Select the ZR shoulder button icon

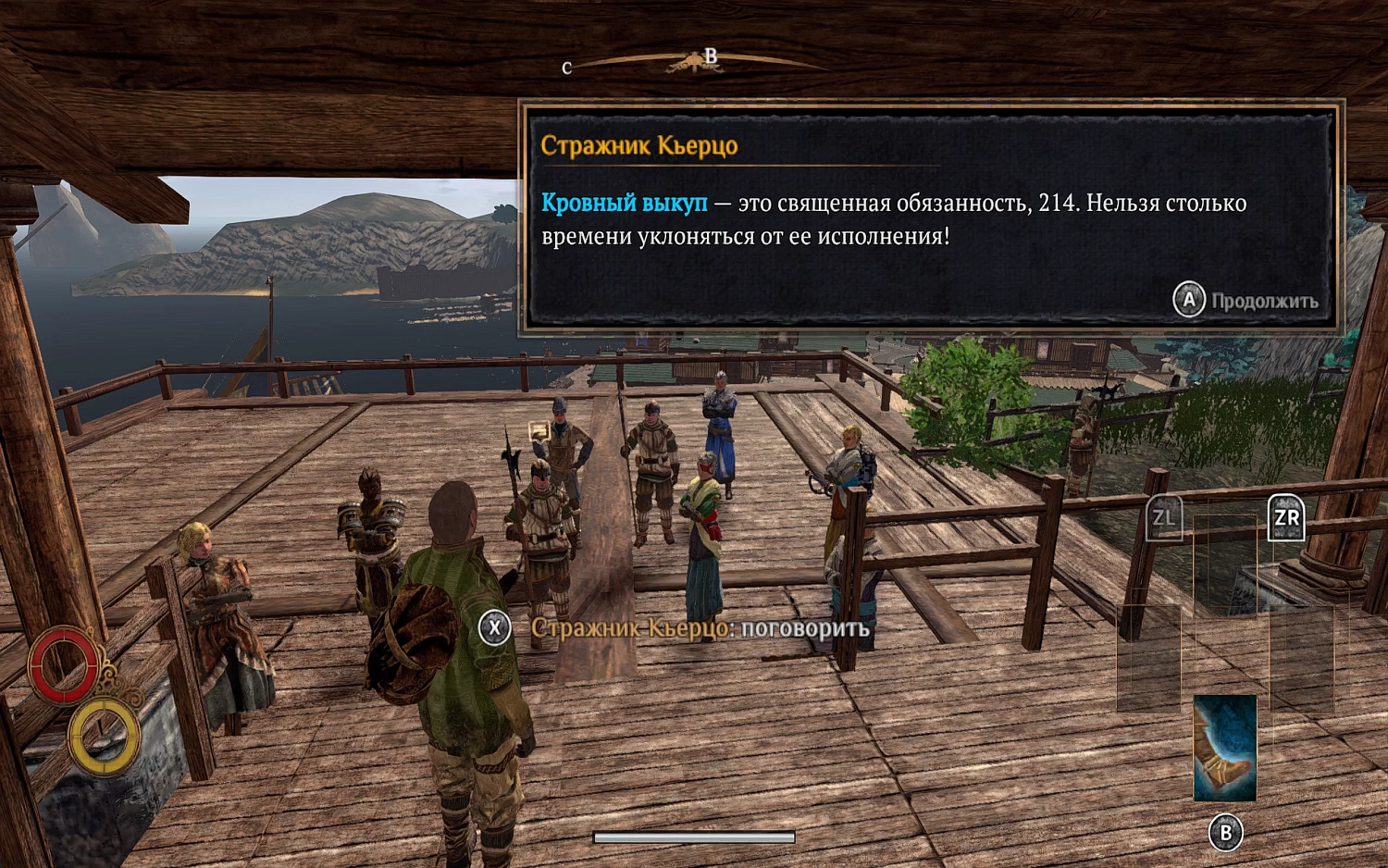tap(1285, 516)
